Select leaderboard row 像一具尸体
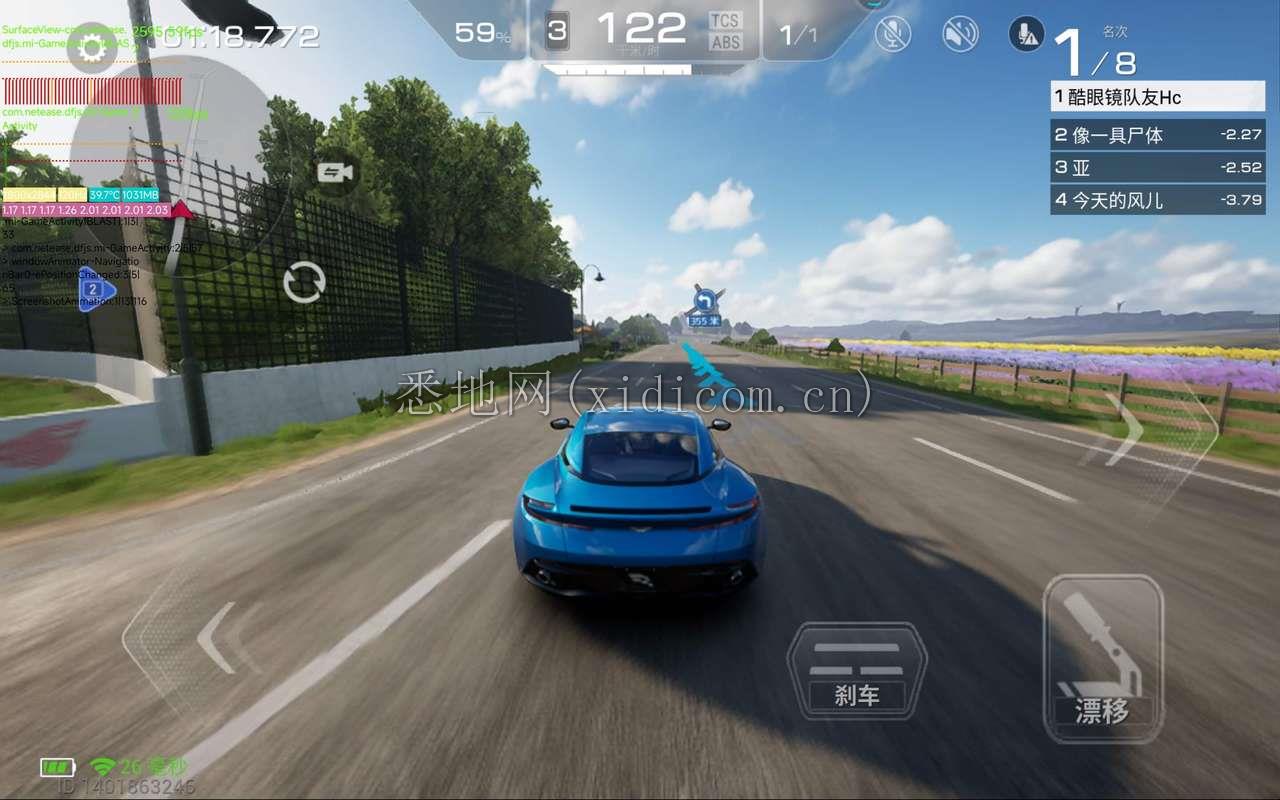Screen dimensions: 1280x800 tap(1158, 134)
